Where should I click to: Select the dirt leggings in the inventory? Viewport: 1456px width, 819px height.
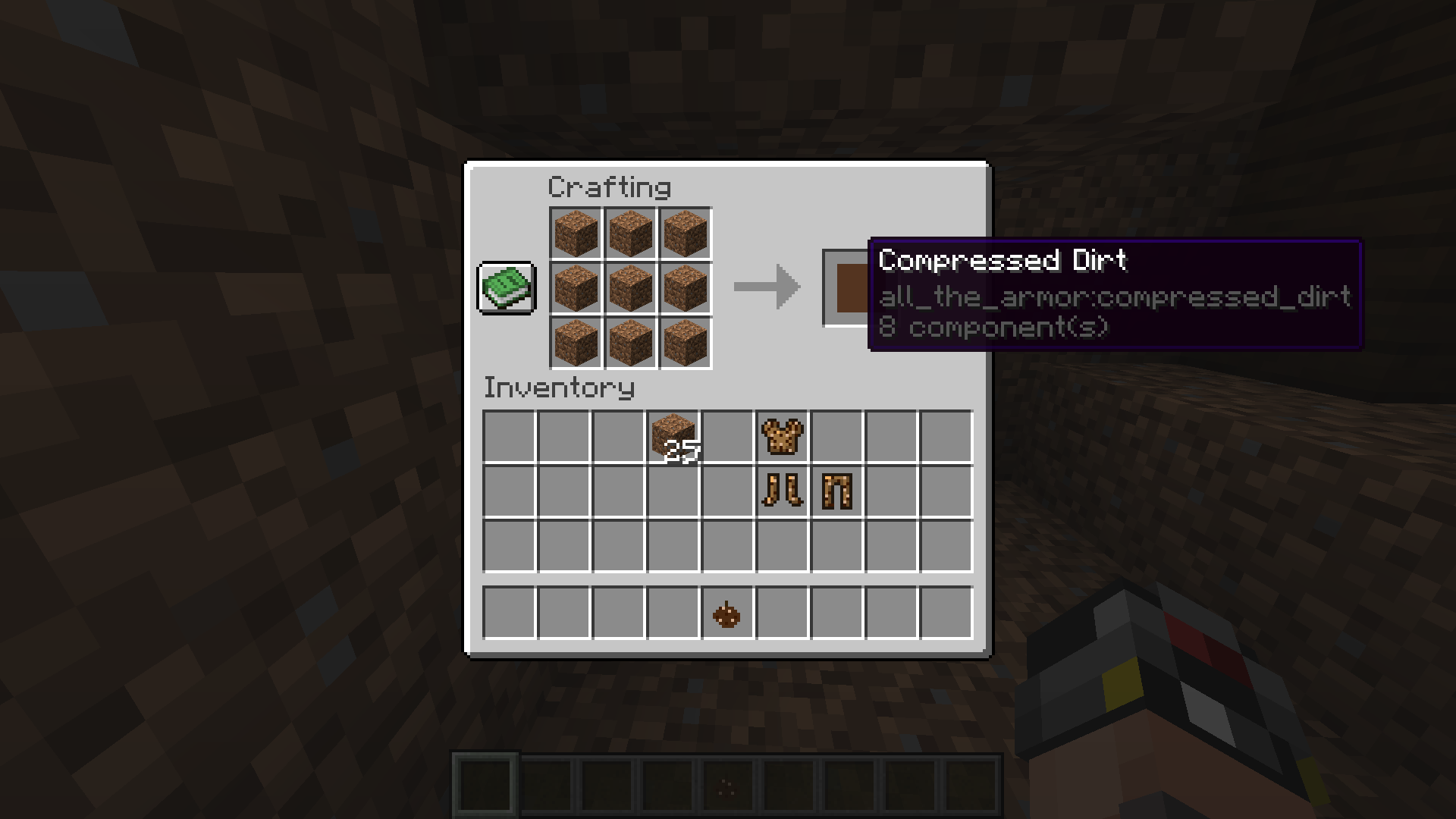[836, 491]
